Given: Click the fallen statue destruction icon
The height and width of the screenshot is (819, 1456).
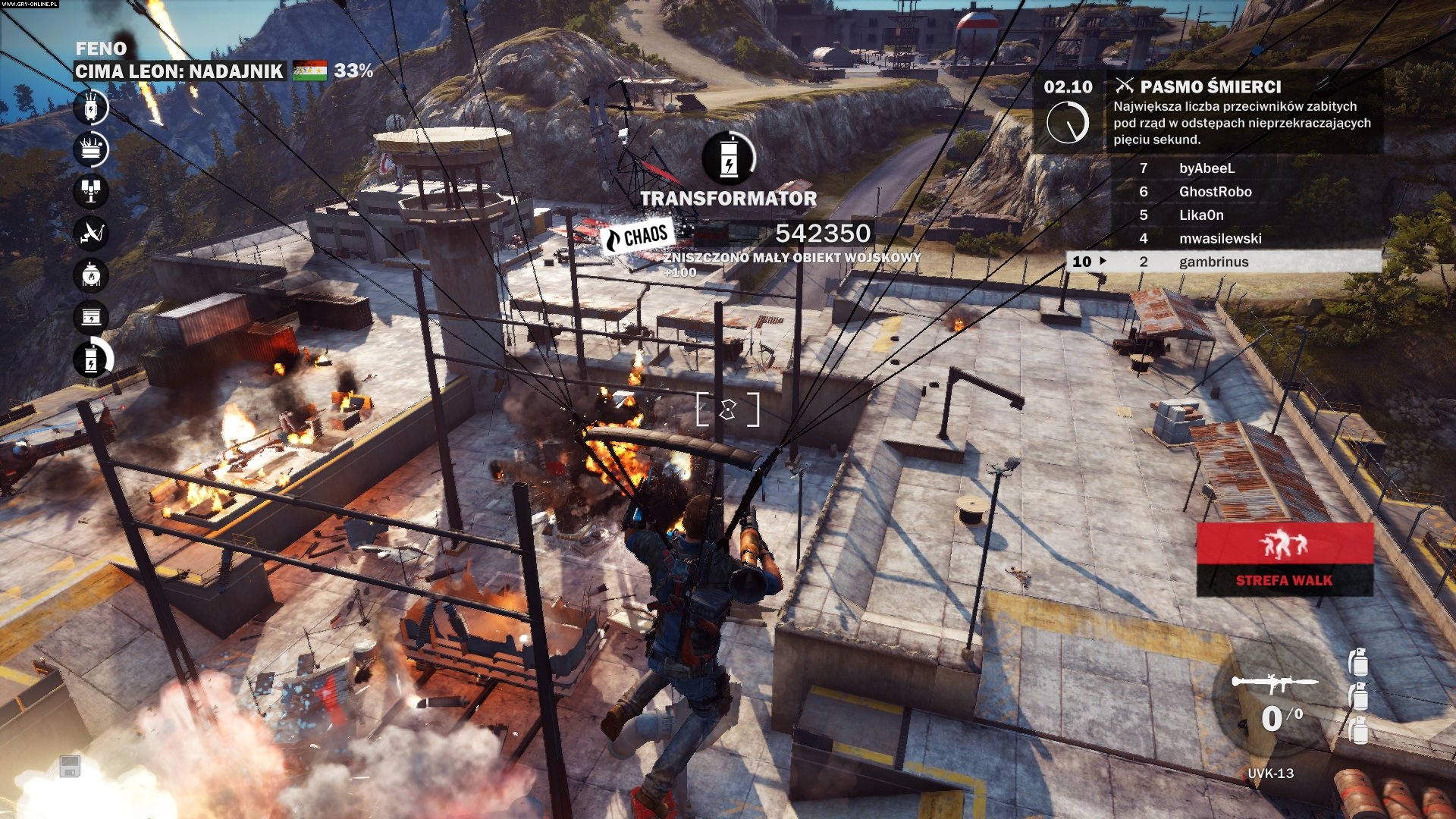Looking at the screenshot, I should click(91, 149).
